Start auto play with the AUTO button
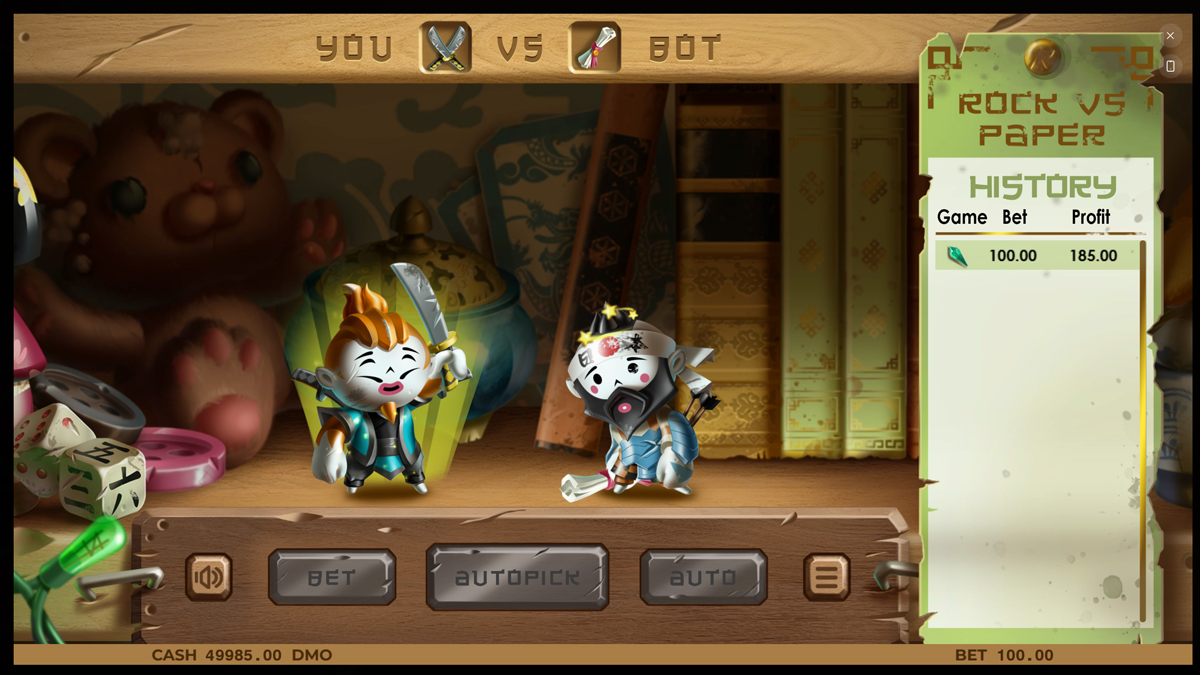The height and width of the screenshot is (675, 1200). pyautogui.click(x=703, y=577)
